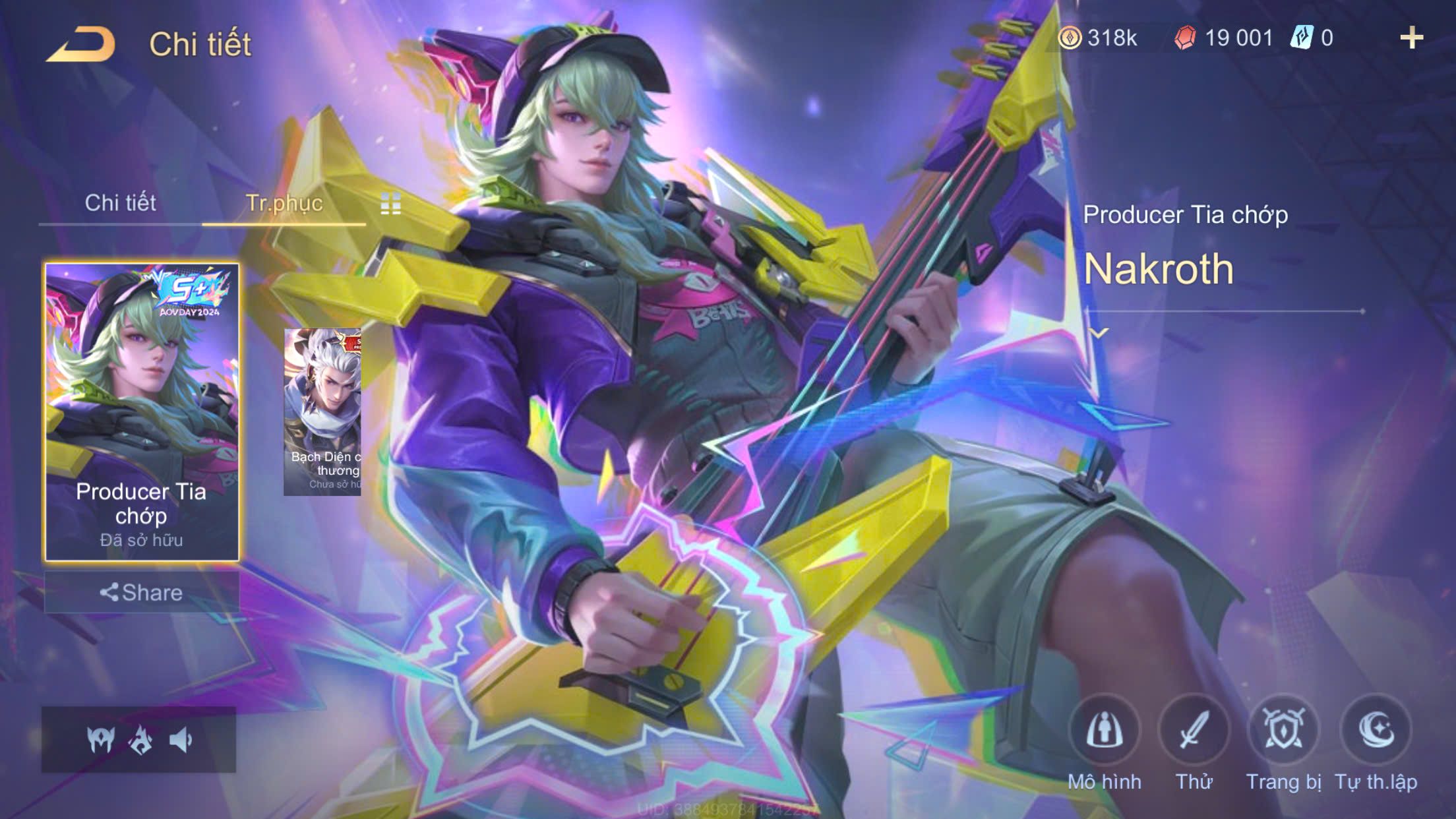This screenshot has height=819, width=1456.
Task: Click the horned mask icon
Action: [x=101, y=741]
